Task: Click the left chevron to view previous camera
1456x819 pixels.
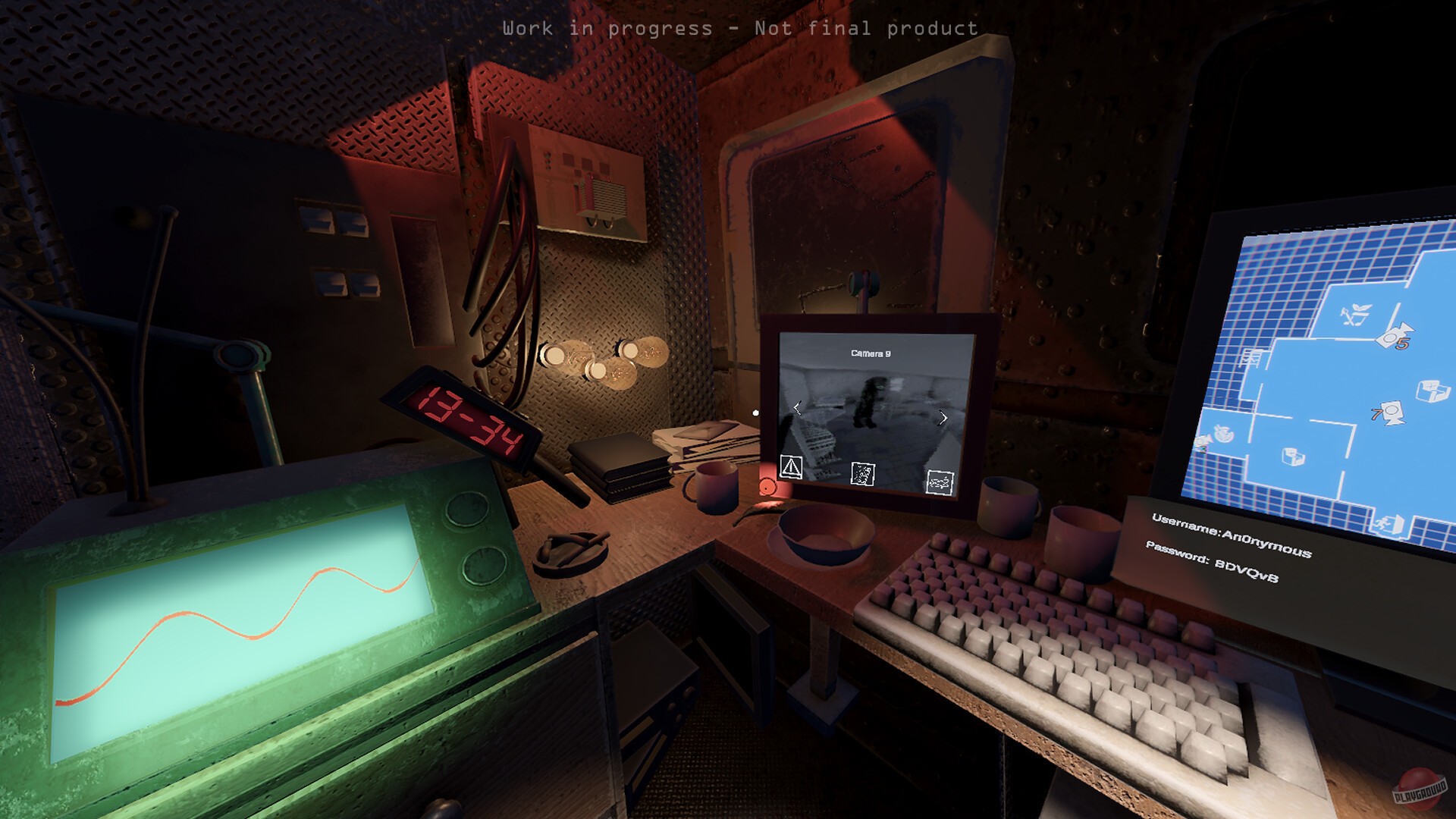Action: click(798, 409)
